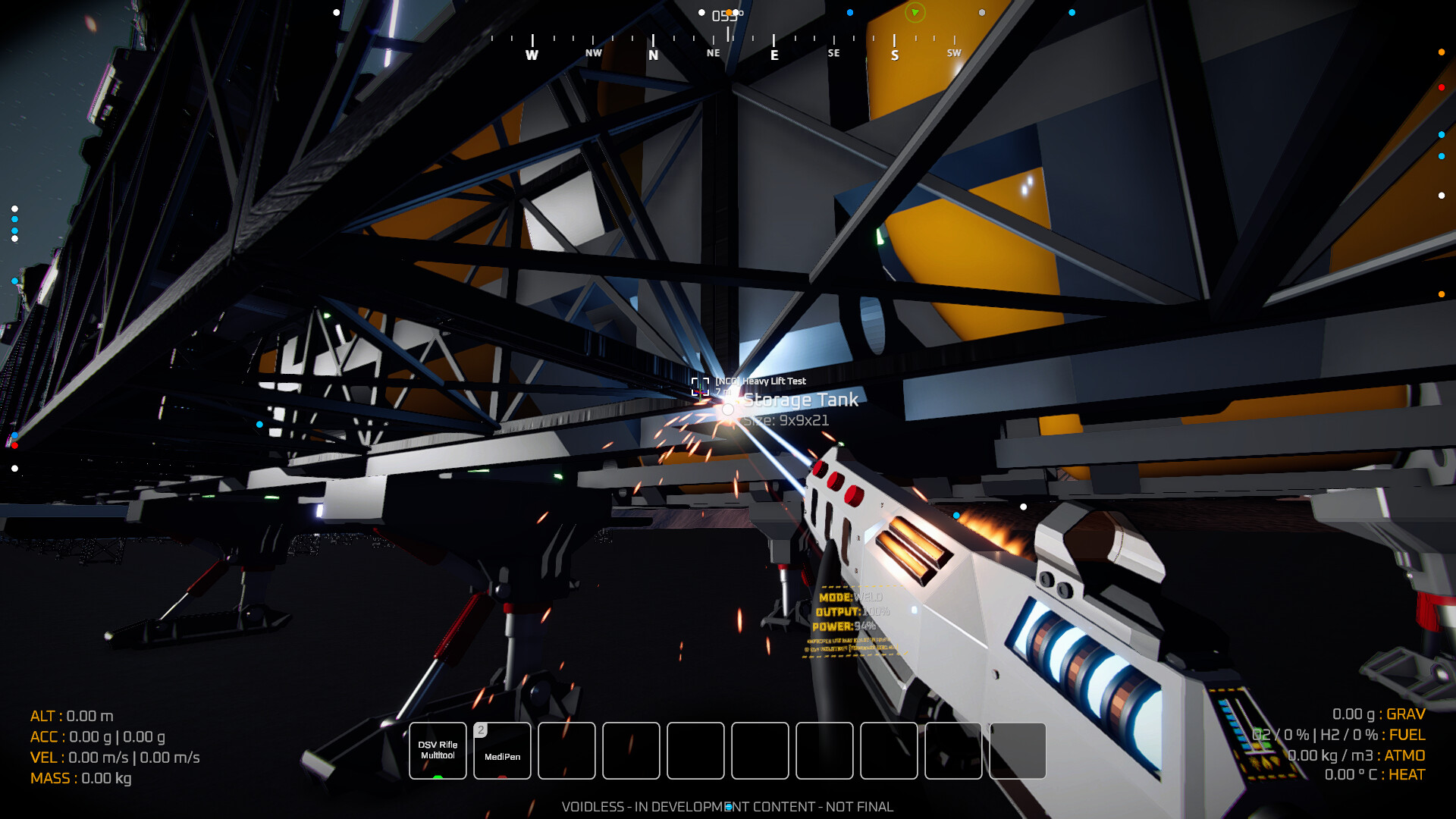Adjust the OUTPUT: 100% power level
This screenshot has width=1456, height=819.
(849, 612)
